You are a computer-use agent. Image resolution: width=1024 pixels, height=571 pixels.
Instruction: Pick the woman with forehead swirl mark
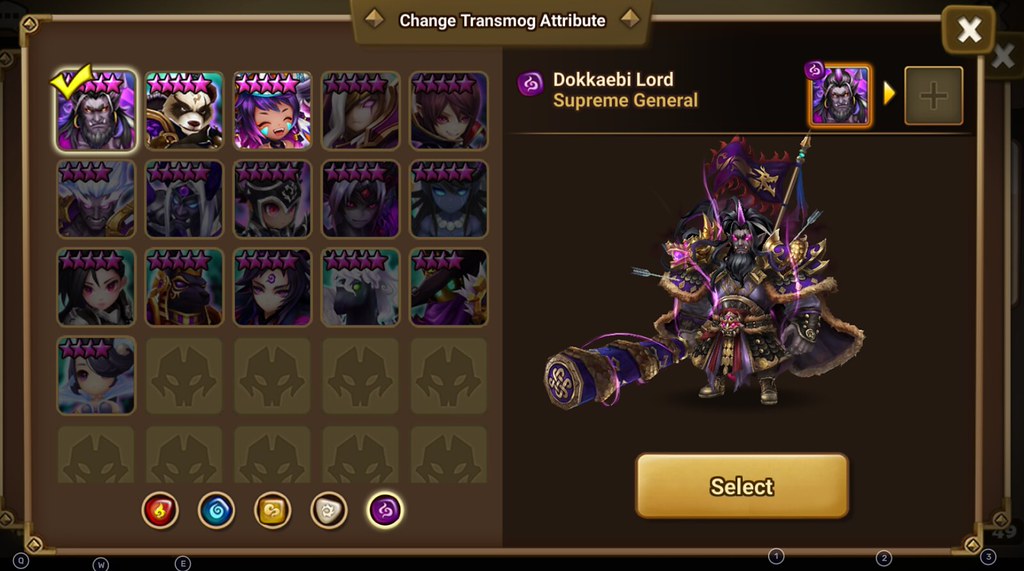272,289
